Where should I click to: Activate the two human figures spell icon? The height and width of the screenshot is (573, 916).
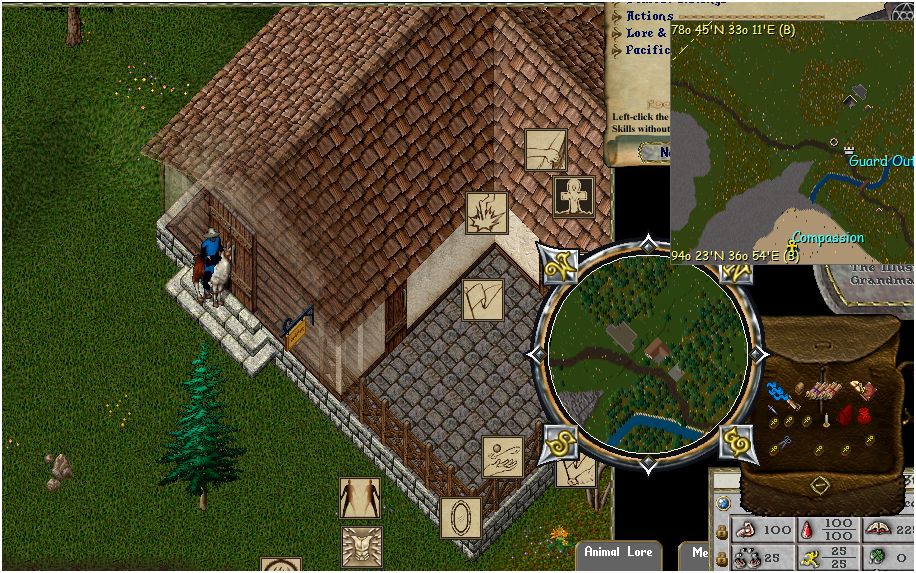pos(360,497)
